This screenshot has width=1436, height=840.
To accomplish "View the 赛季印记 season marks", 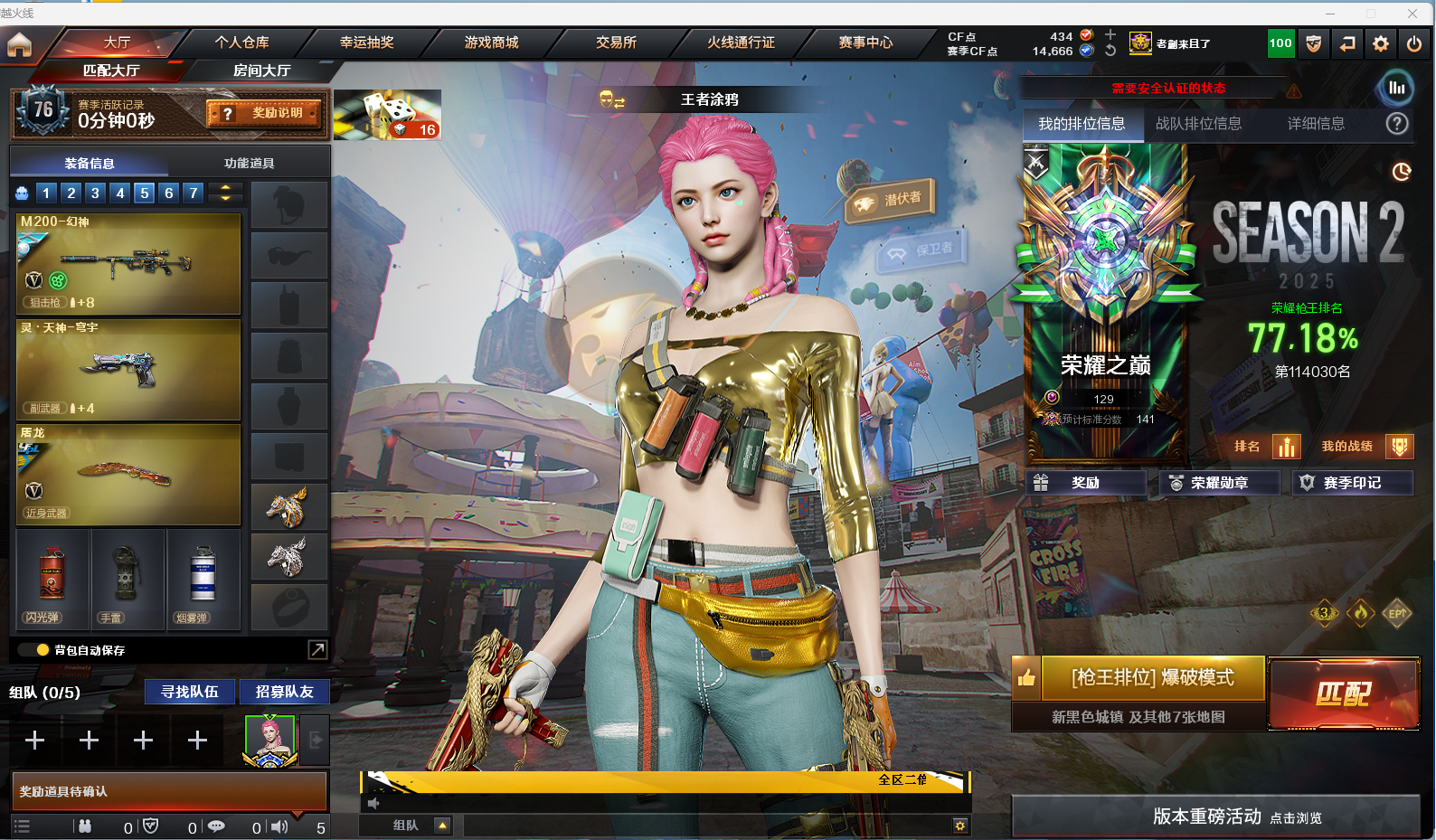I will point(1351,483).
